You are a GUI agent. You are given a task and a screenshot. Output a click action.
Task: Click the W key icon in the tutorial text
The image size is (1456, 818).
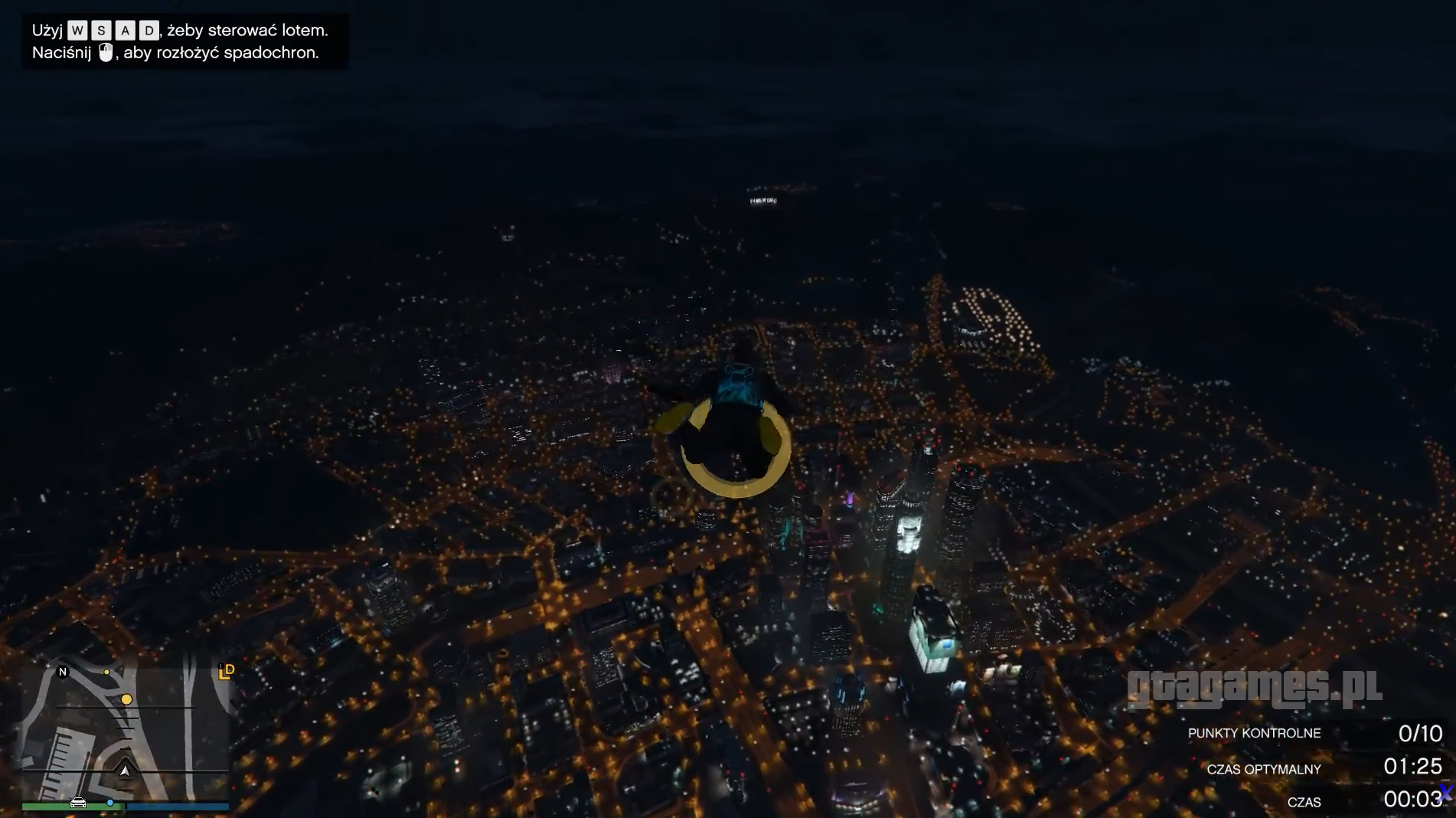pyautogui.click(x=77, y=31)
